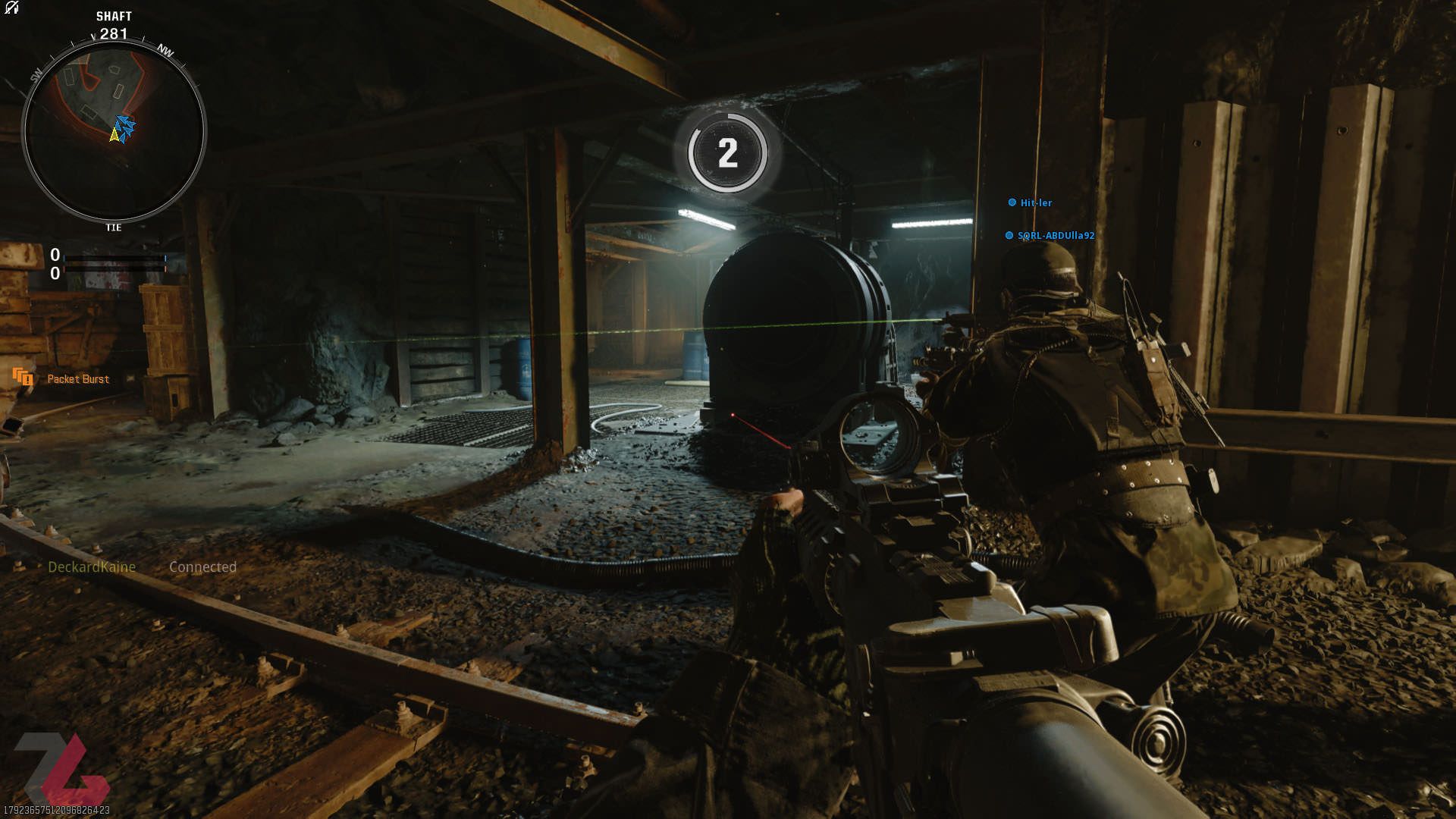Select the round countdown timer showing 2
This screenshot has height=819, width=1456.
[729, 152]
